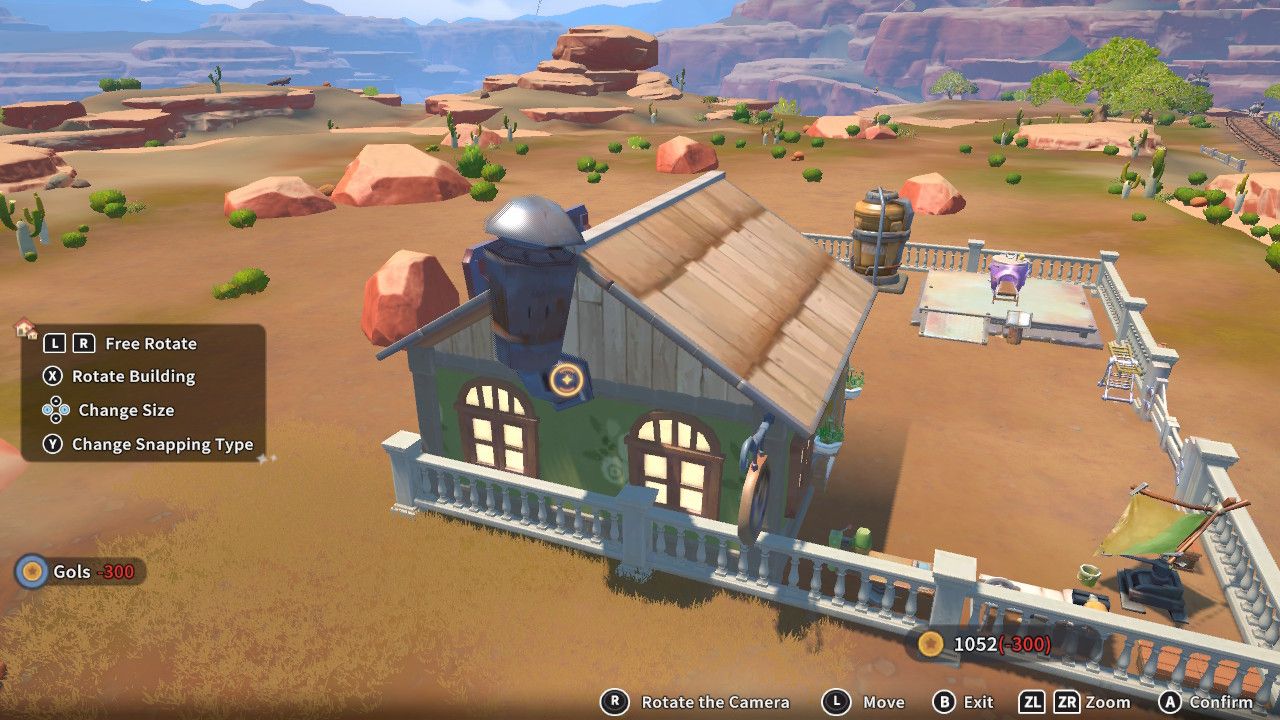1280x720 pixels.
Task: Click the R button icon beside Free Rotate
Action: 84,343
